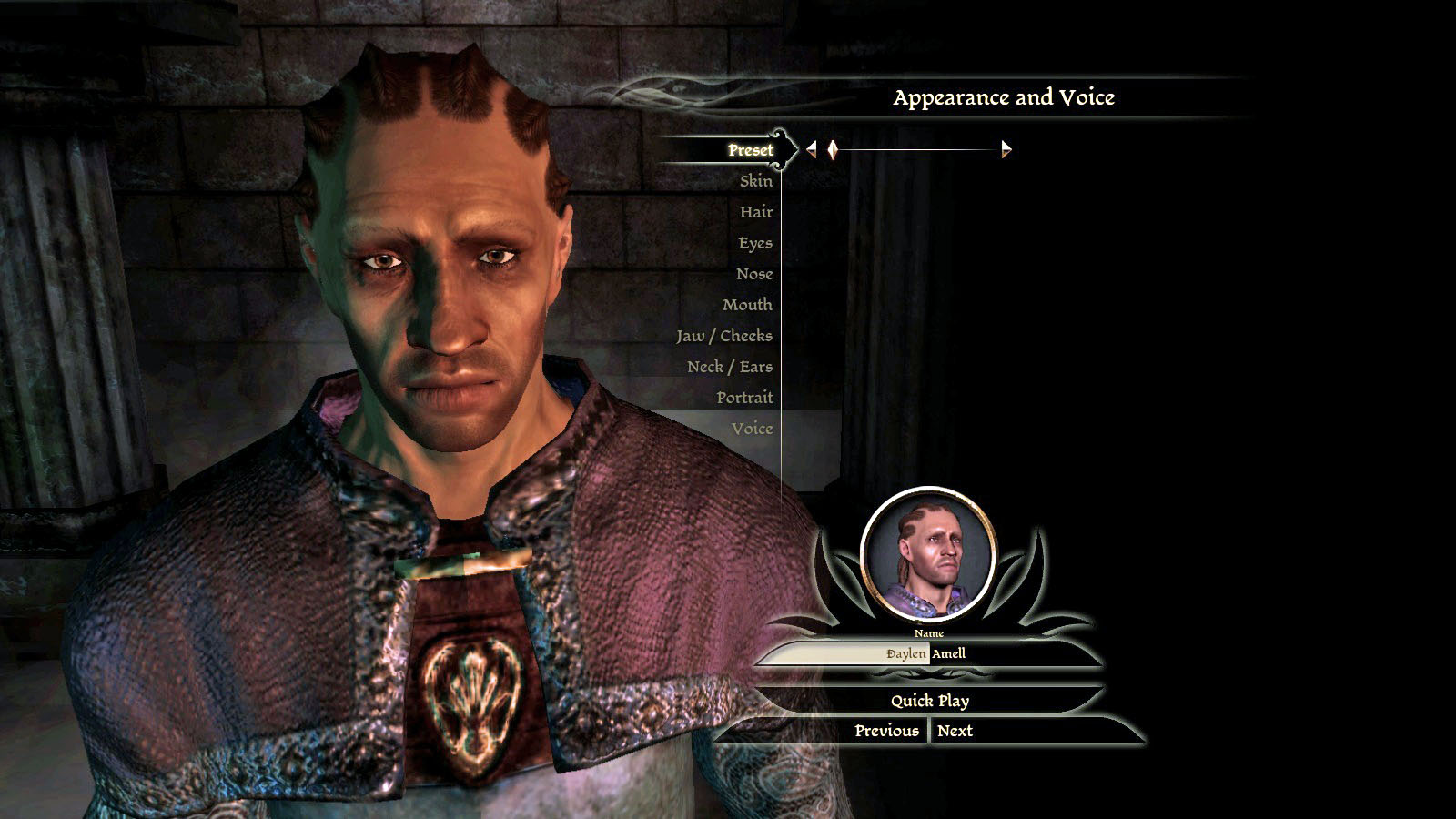Click the circular character portrait thumbnail
The width and height of the screenshot is (1456, 819).
click(927, 555)
